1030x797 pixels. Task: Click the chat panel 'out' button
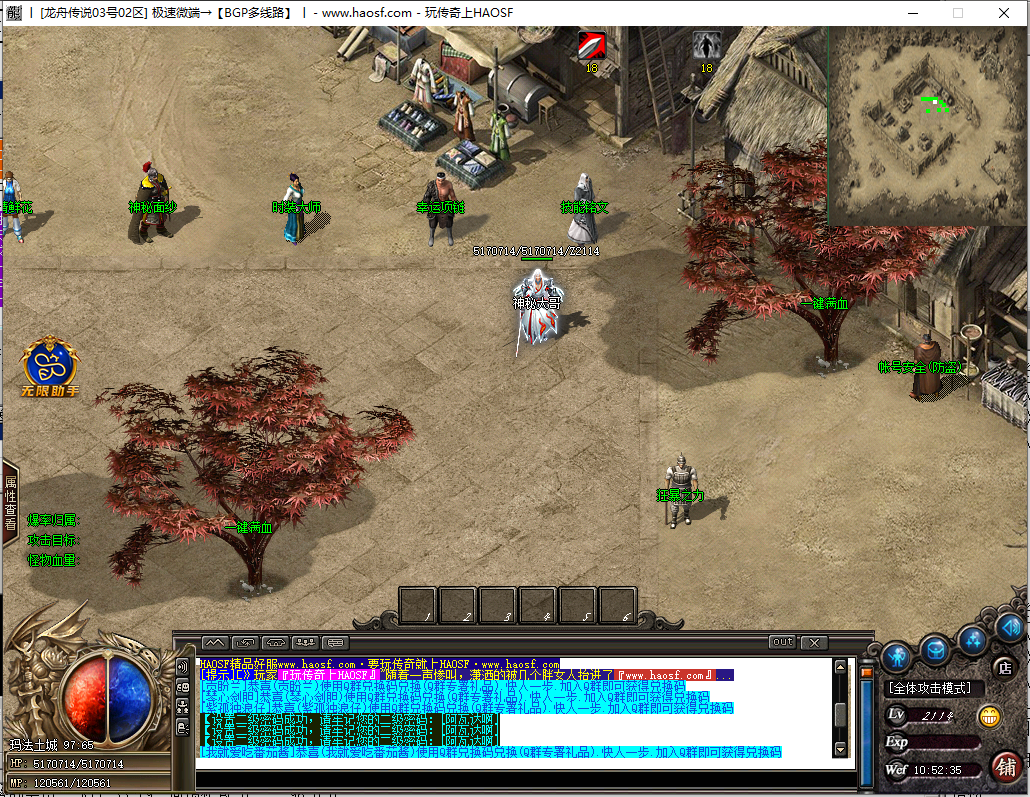782,642
